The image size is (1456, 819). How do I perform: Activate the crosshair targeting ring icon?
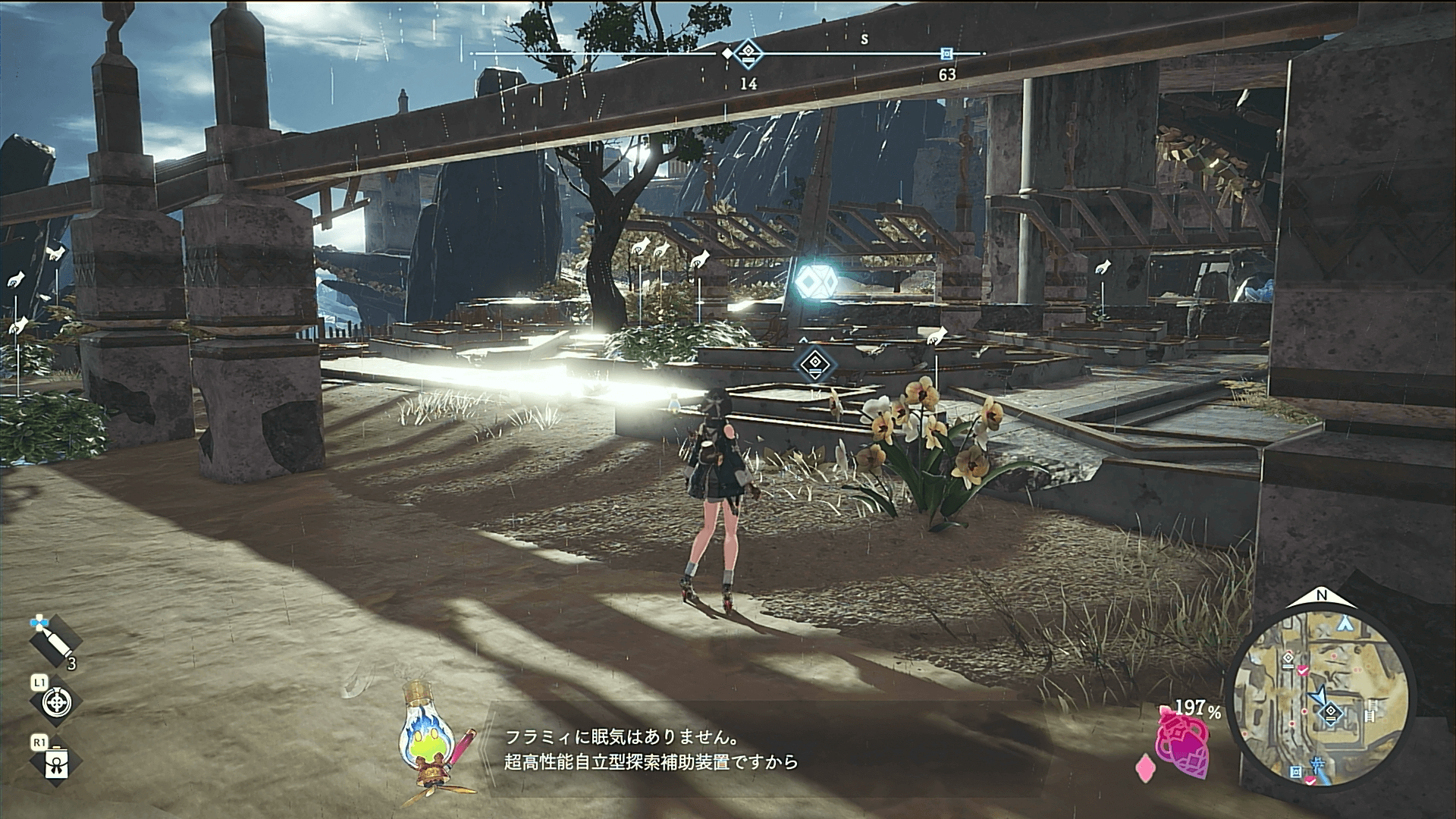click(x=56, y=702)
